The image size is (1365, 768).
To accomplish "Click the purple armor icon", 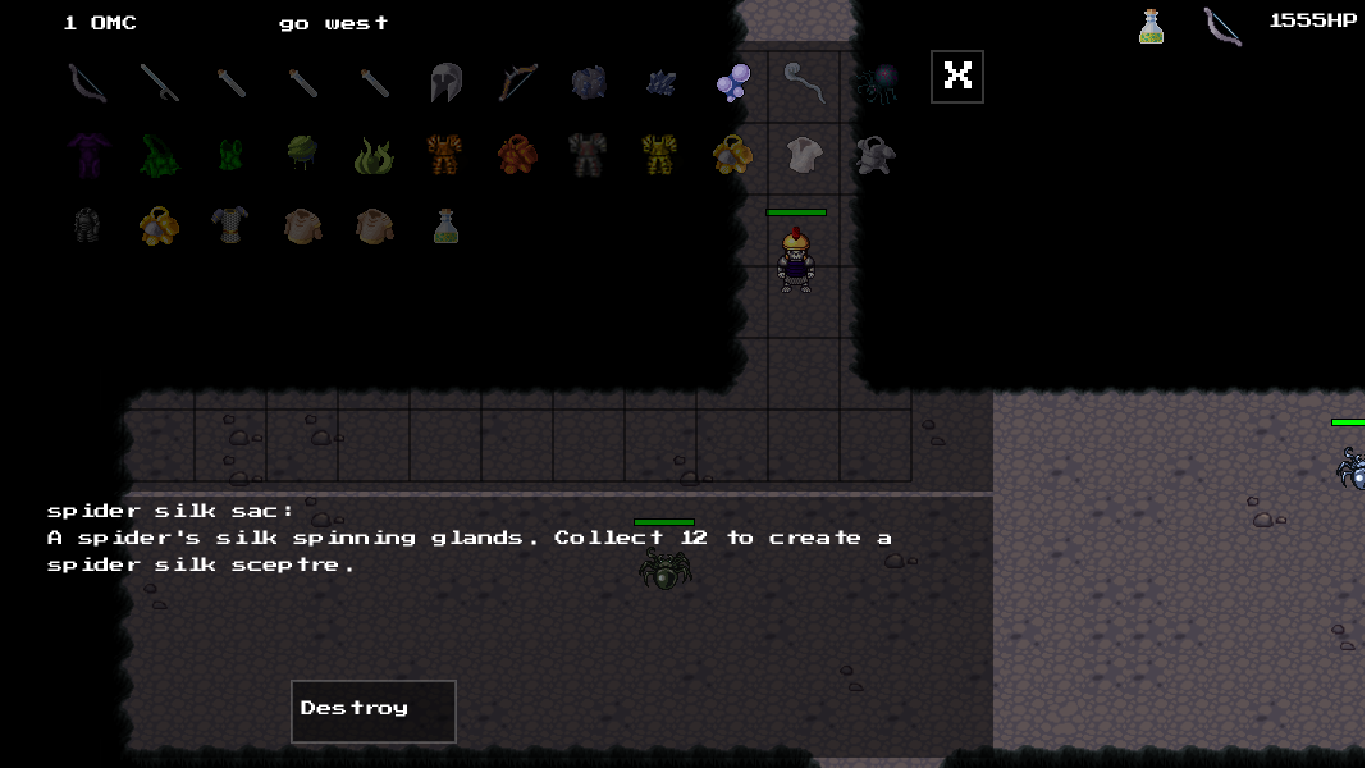I will click(87, 155).
